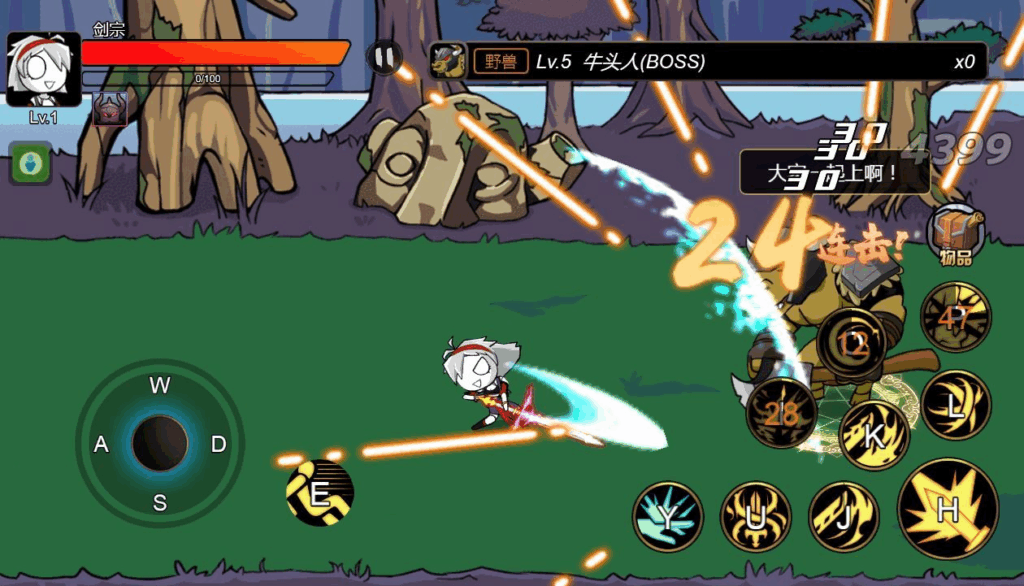Select the skill on 12 cooldown
The width and height of the screenshot is (1024, 586).
[852, 343]
